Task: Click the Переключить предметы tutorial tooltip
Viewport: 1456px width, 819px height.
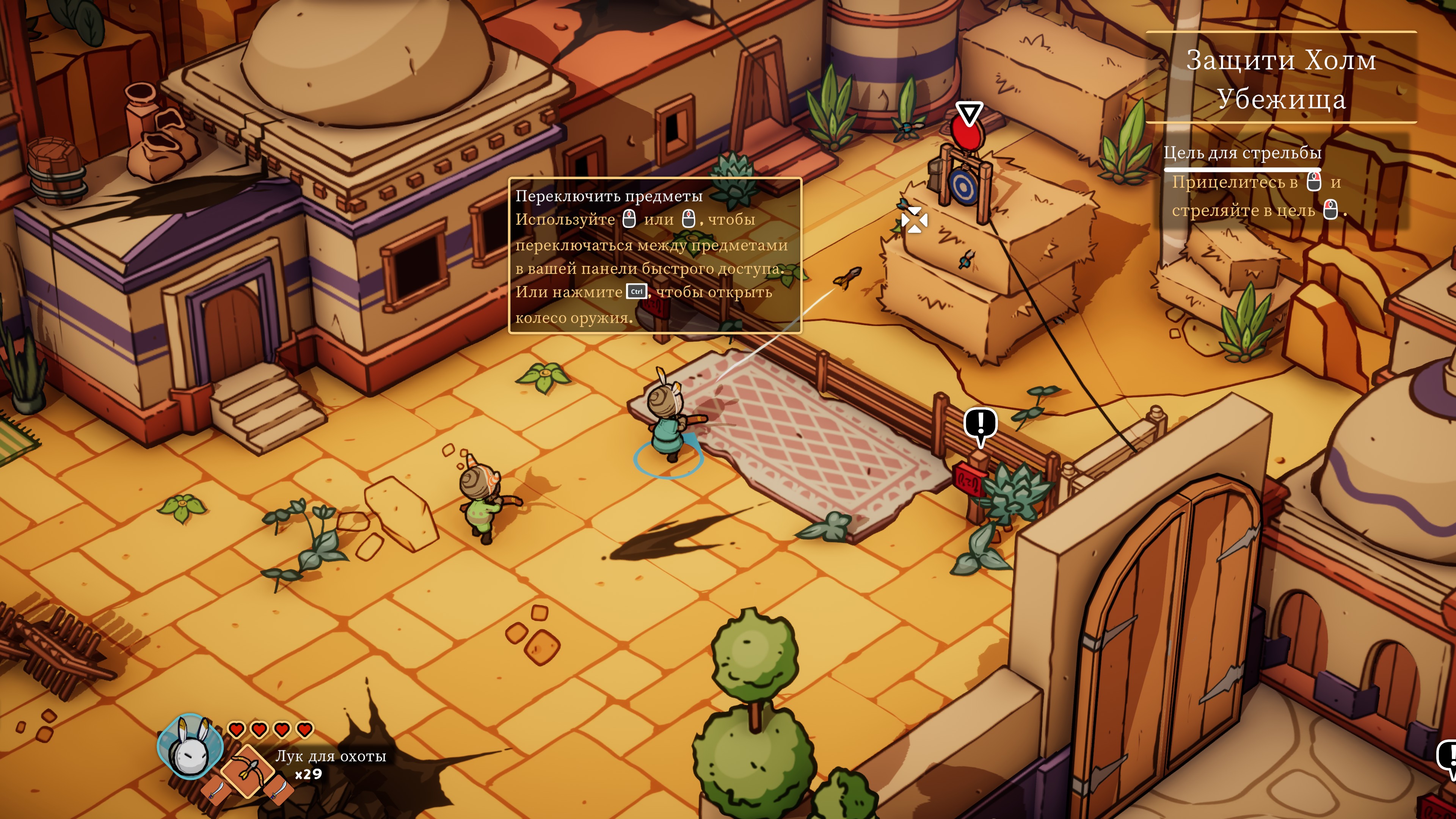Action: (654, 256)
